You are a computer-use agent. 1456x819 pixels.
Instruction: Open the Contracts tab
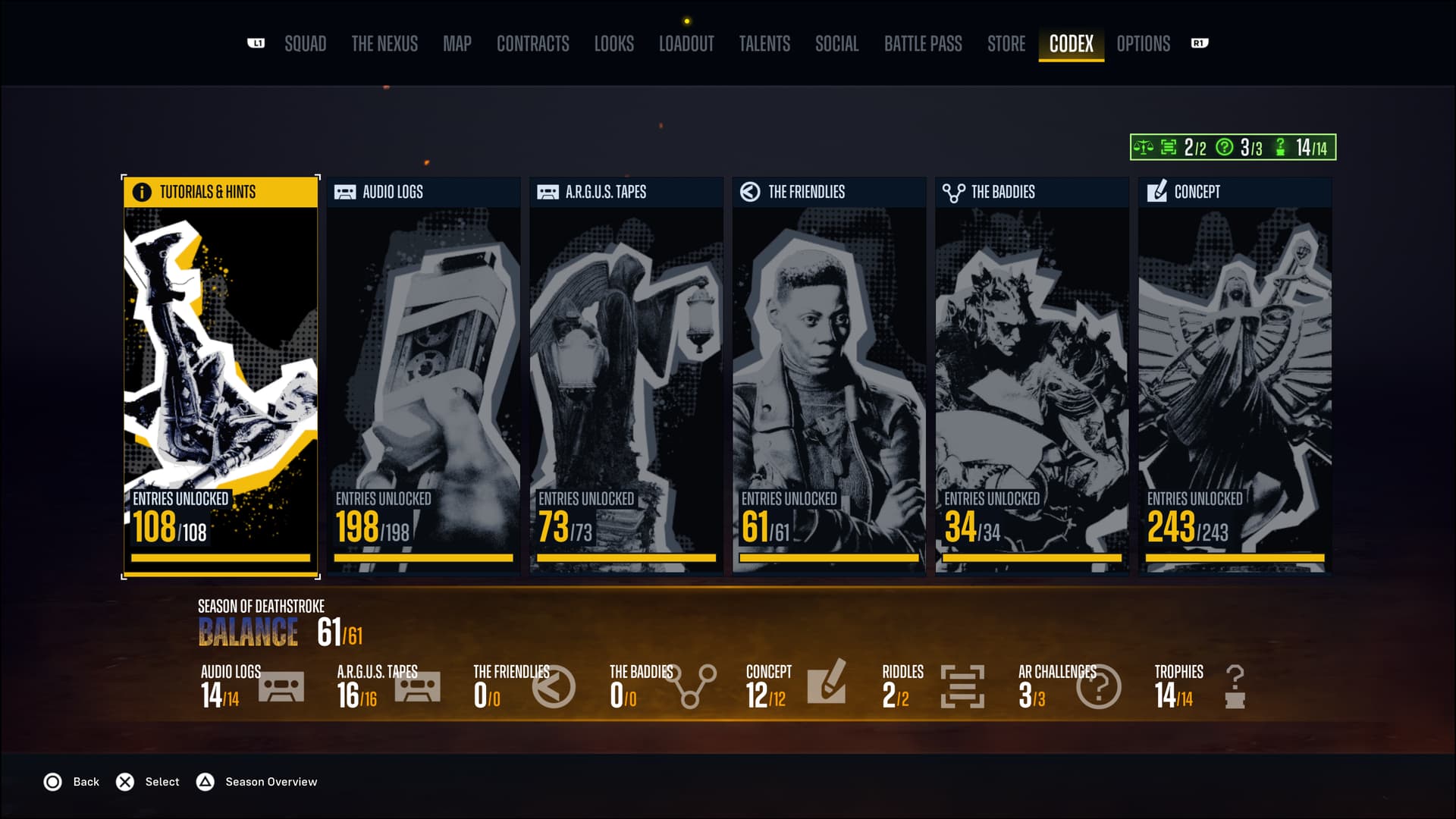coord(532,44)
